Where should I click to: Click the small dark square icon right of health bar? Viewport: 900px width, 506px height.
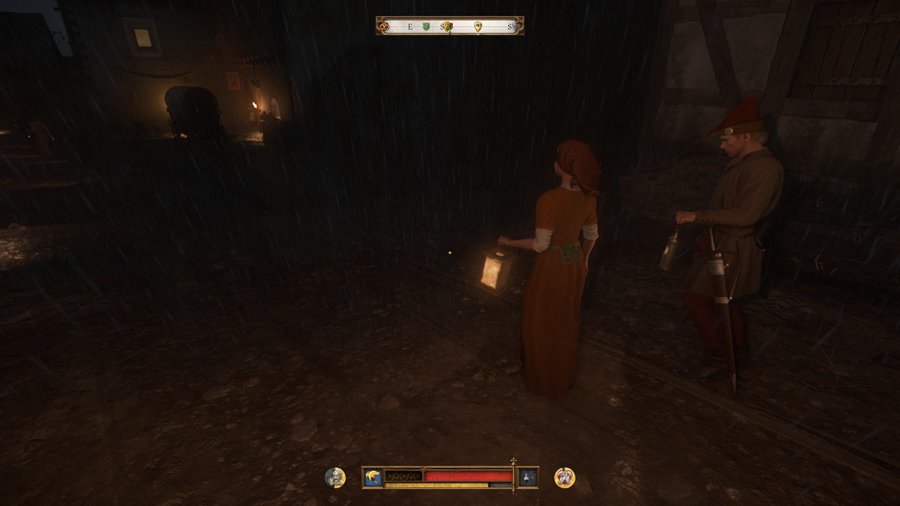[x=527, y=477]
